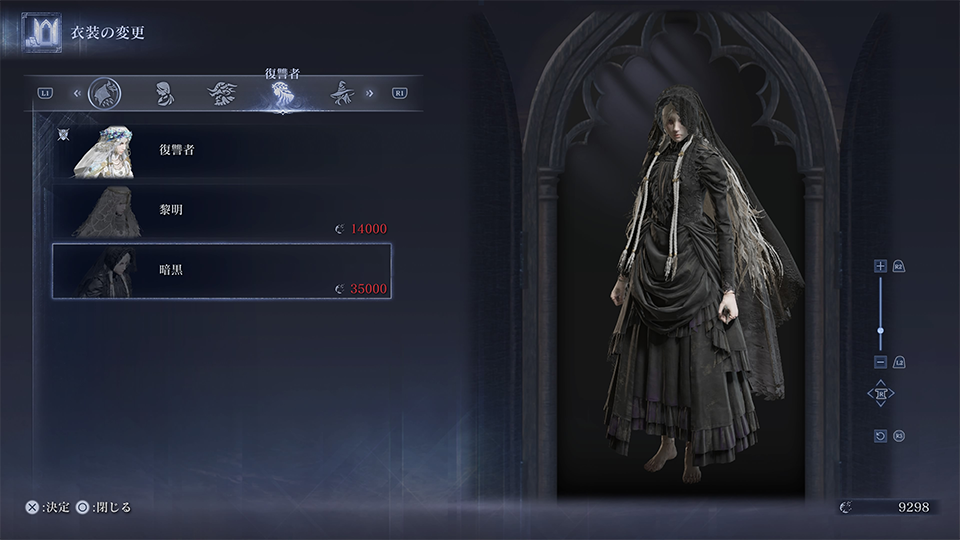Reset the character preview rotation

880,436
